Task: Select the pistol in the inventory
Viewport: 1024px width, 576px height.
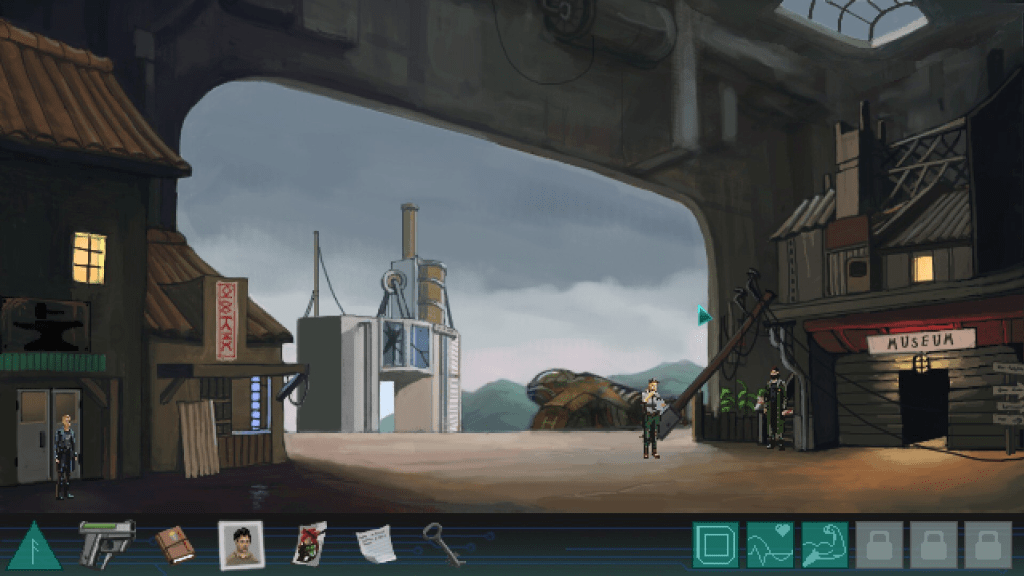Action: 106,542
